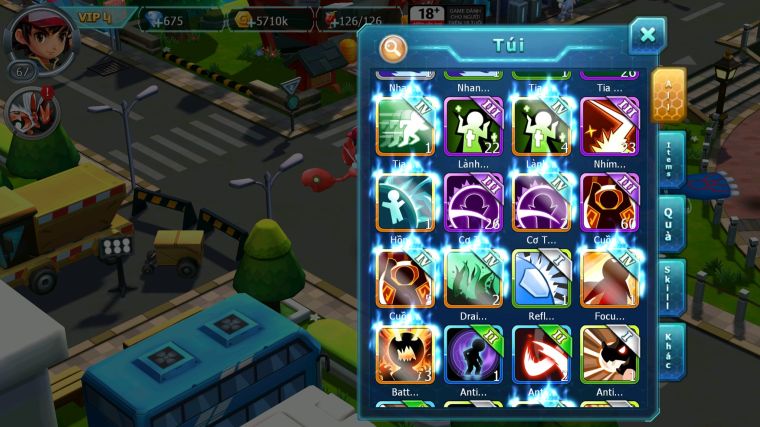Viewport: 760px width, 427px height.
Task: Close the Túi bag window
Action: 647,35
